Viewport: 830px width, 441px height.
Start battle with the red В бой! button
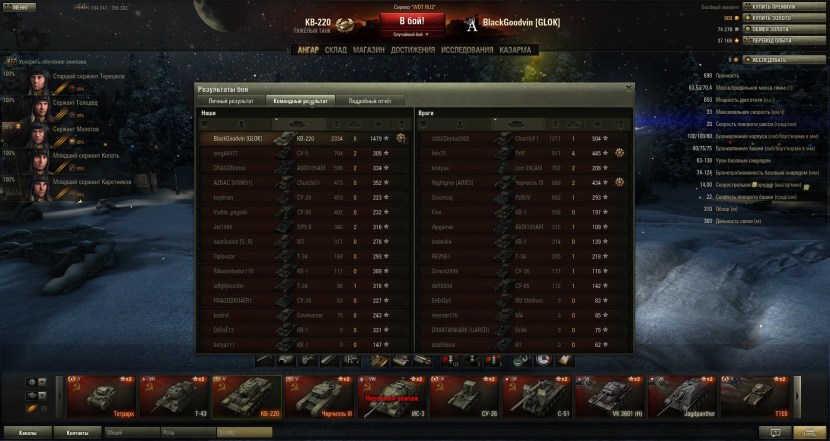pos(408,20)
